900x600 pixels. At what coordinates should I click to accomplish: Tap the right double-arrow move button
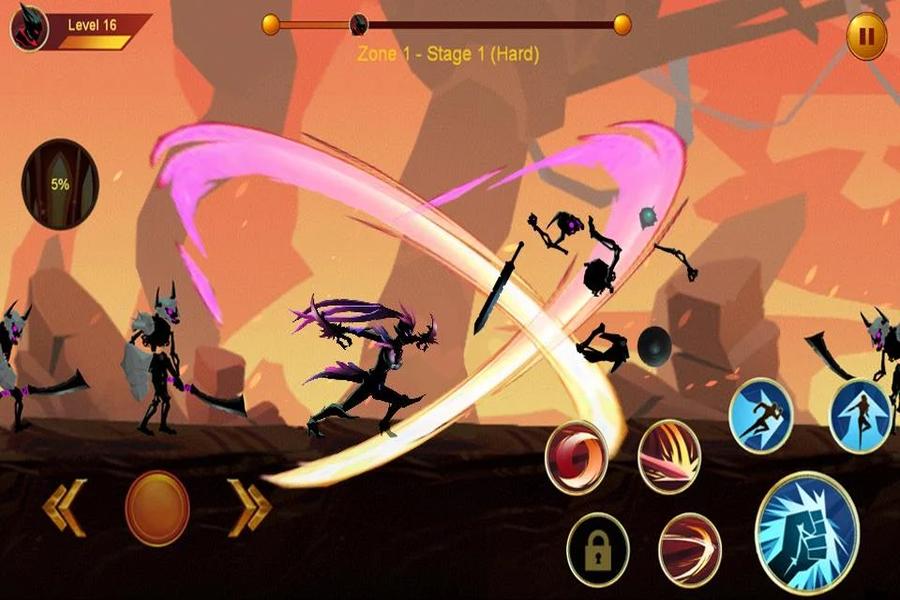pyautogui.click(x=248, y=506)
